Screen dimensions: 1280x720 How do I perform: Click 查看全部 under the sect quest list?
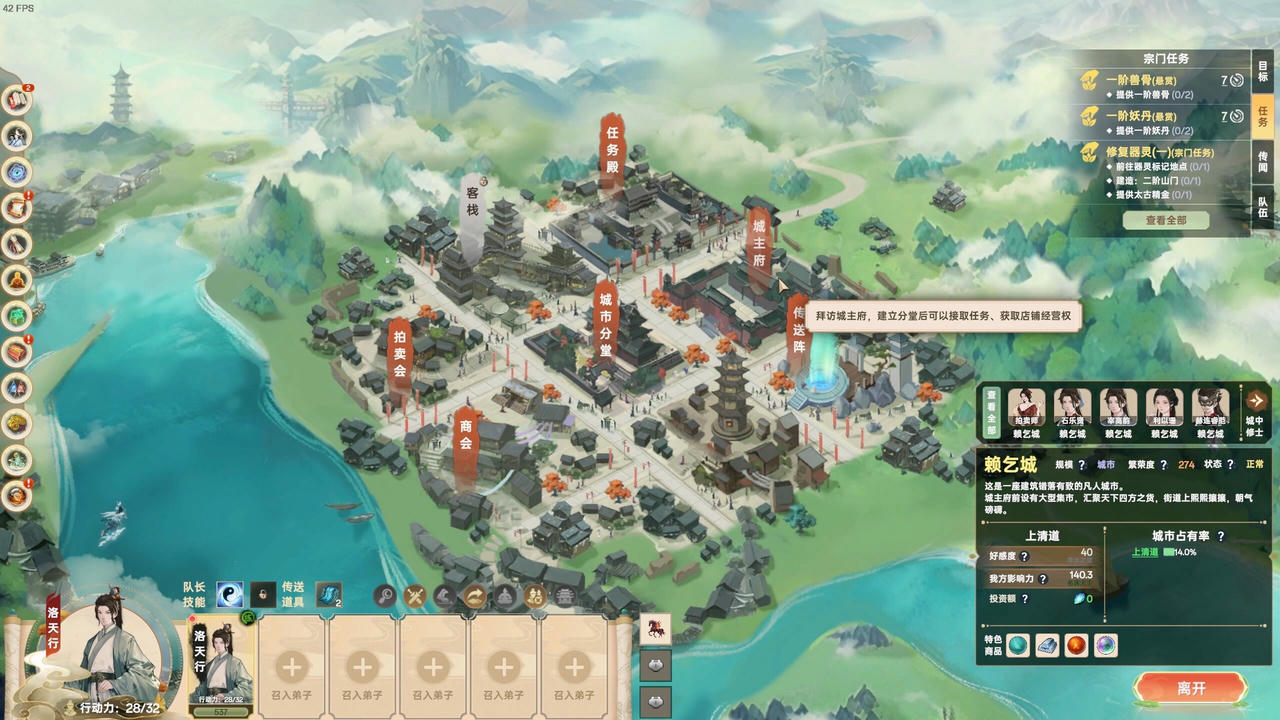click(1165, 220)
